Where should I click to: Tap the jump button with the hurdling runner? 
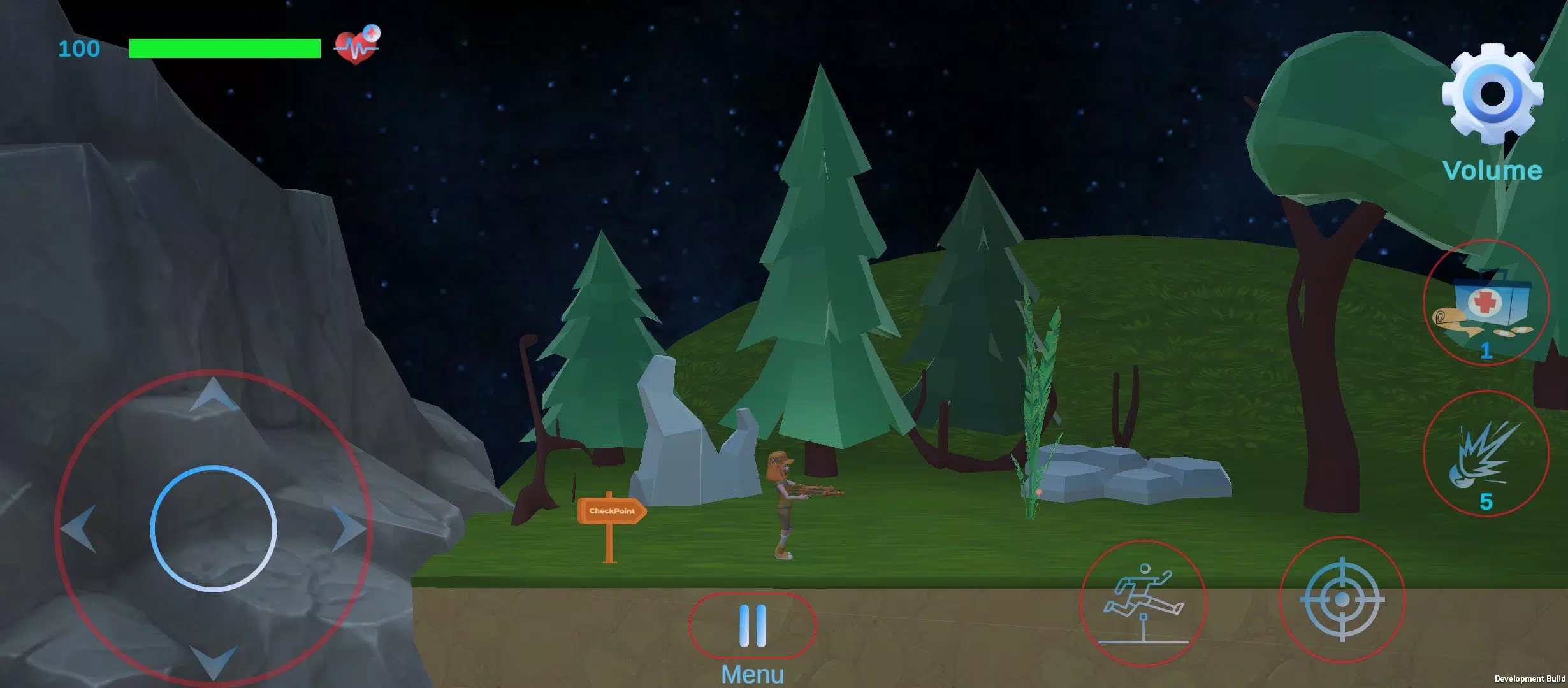tap(1143, 603)
